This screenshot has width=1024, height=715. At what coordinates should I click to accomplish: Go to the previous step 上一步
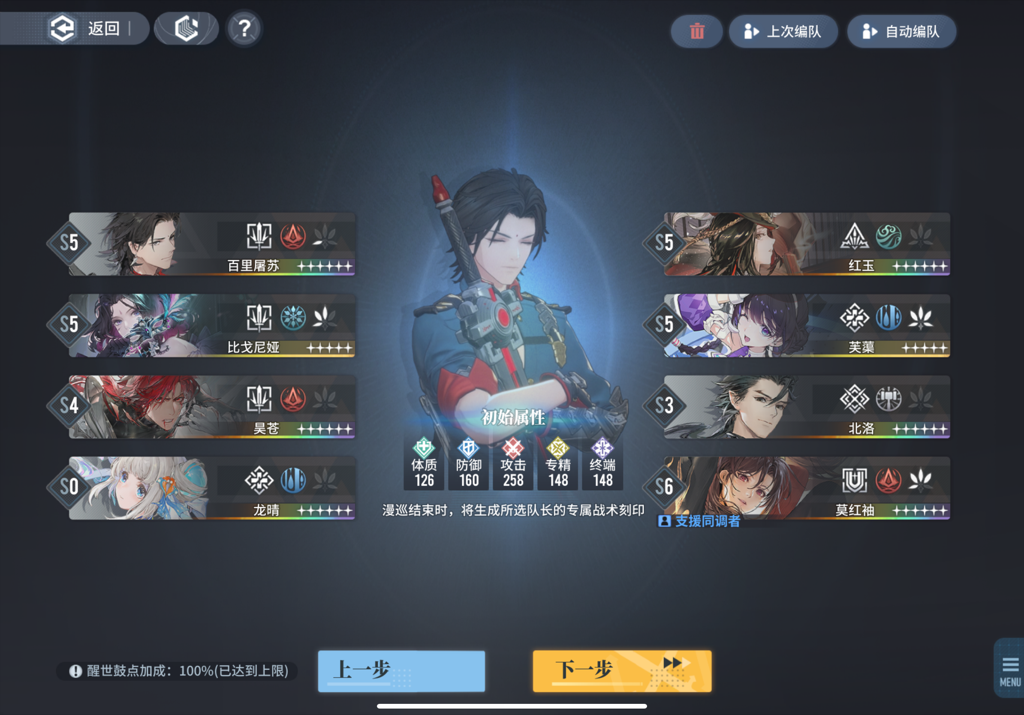click(x=401, y=670)
